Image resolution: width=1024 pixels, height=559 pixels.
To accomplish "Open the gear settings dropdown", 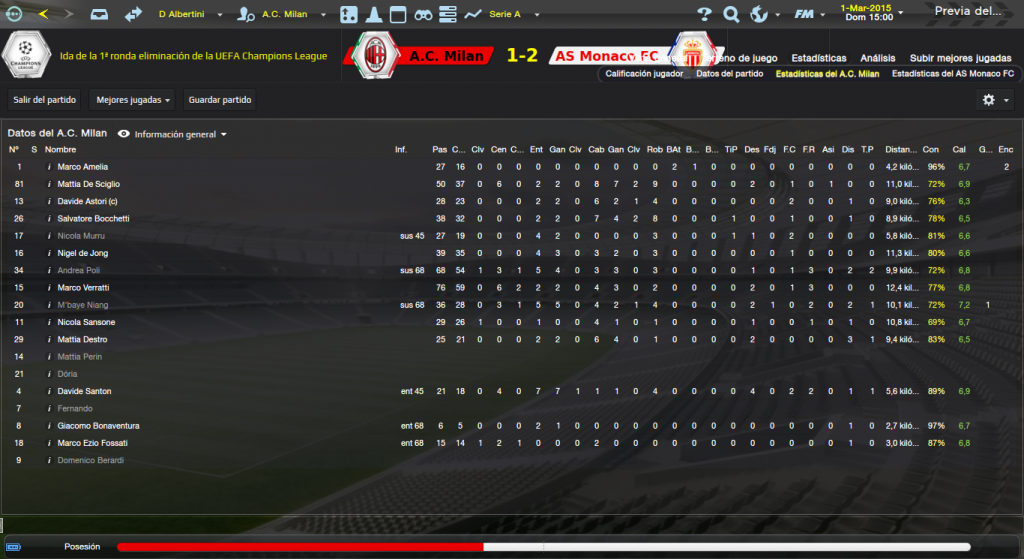I will pyautogui.click(x=994, y=100).
